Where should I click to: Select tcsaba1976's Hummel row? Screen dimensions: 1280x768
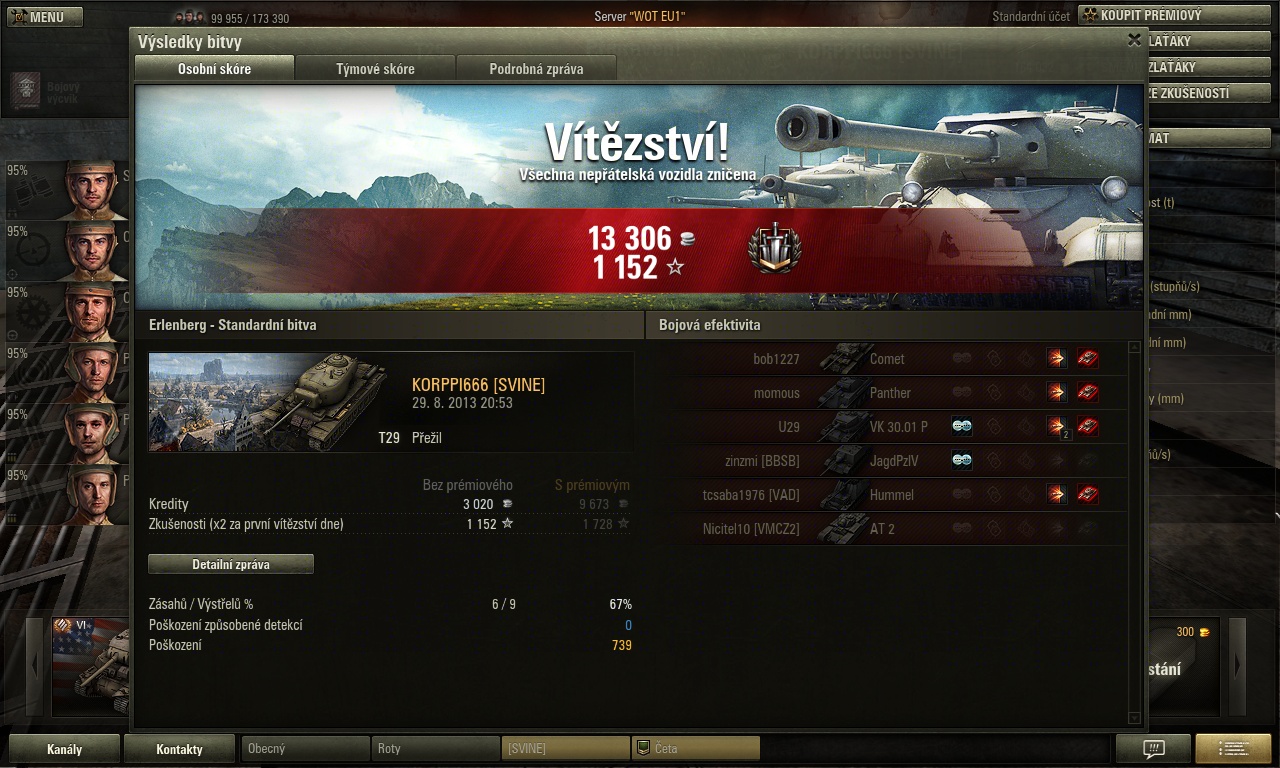pyautogui.click(x=886, y=495)
